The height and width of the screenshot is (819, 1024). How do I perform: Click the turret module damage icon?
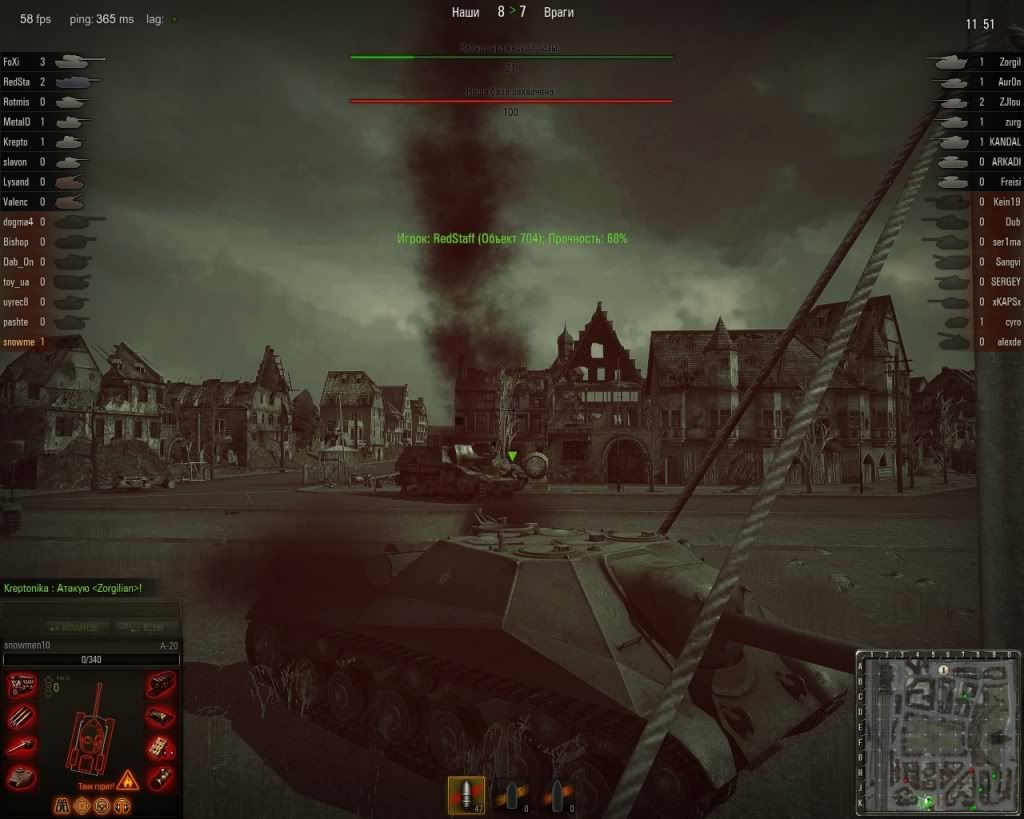[x=21, y=777]
